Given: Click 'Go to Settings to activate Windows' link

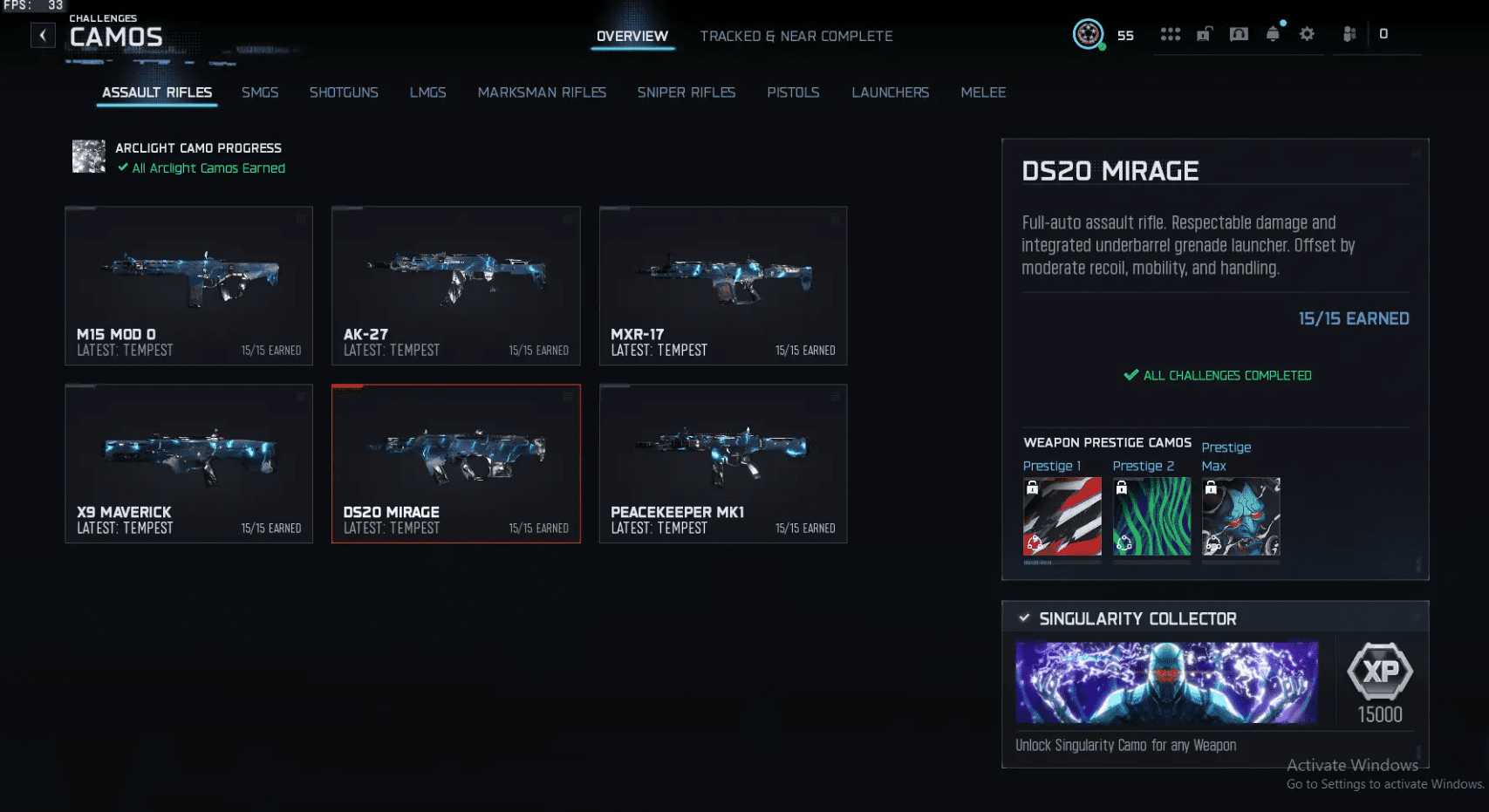Looking at the screenshot, I should point(1385,784).
